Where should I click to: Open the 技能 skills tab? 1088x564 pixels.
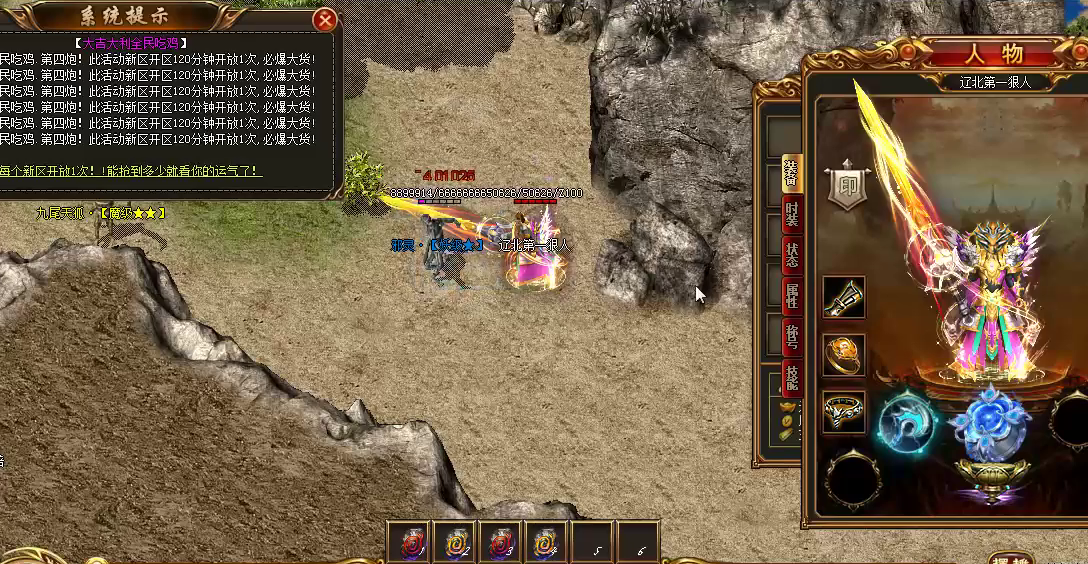click(x=791, y=378)
